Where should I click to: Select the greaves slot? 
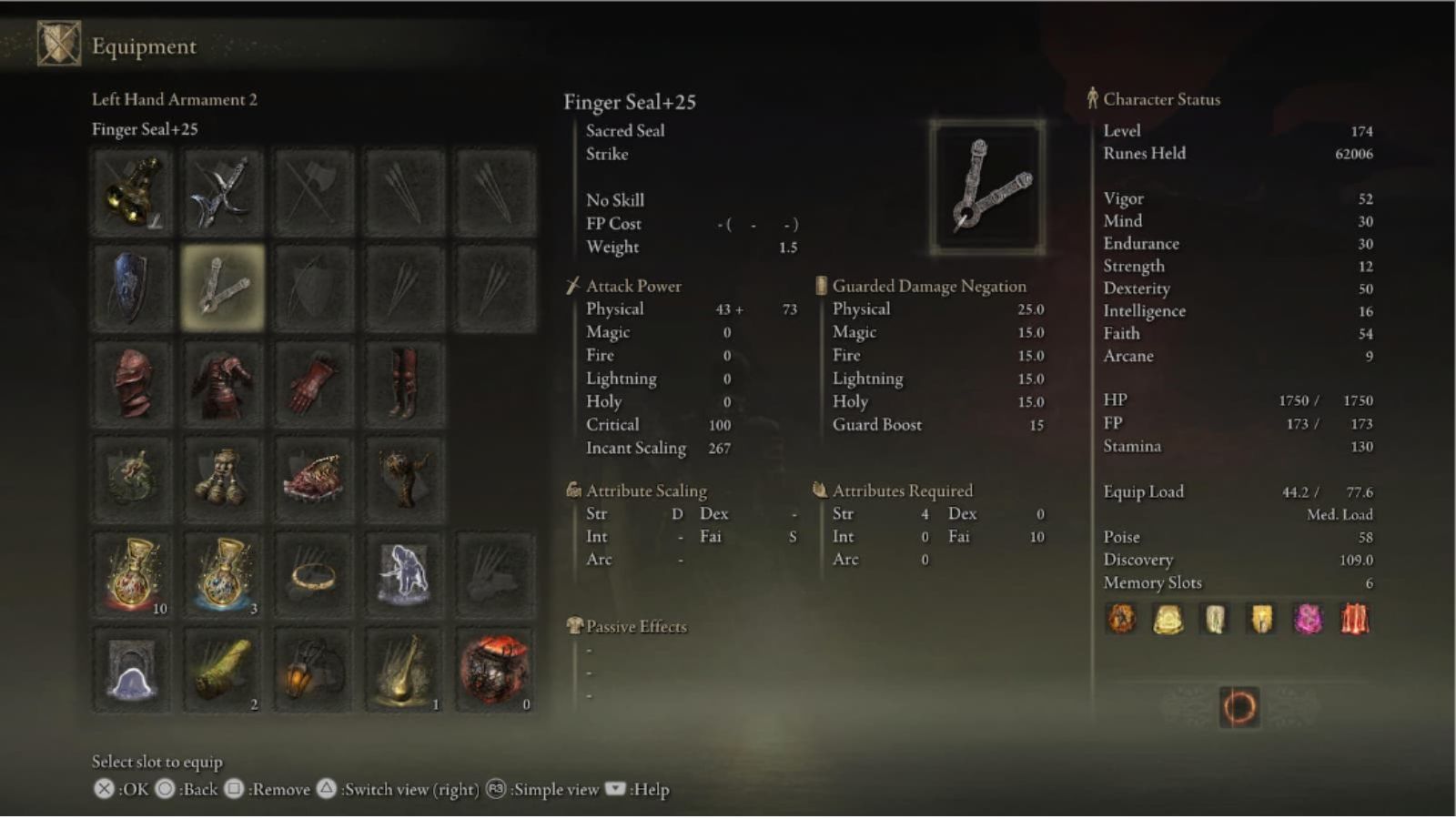[404, 384]
